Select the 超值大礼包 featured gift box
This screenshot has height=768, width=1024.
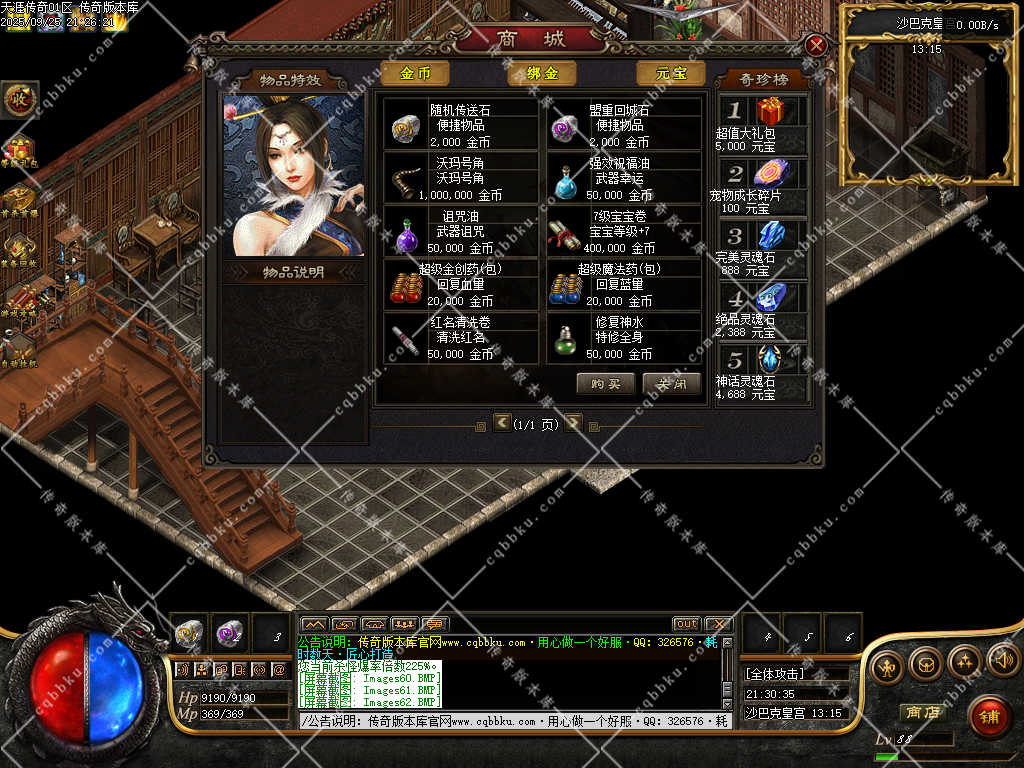[x=769, y=111]
